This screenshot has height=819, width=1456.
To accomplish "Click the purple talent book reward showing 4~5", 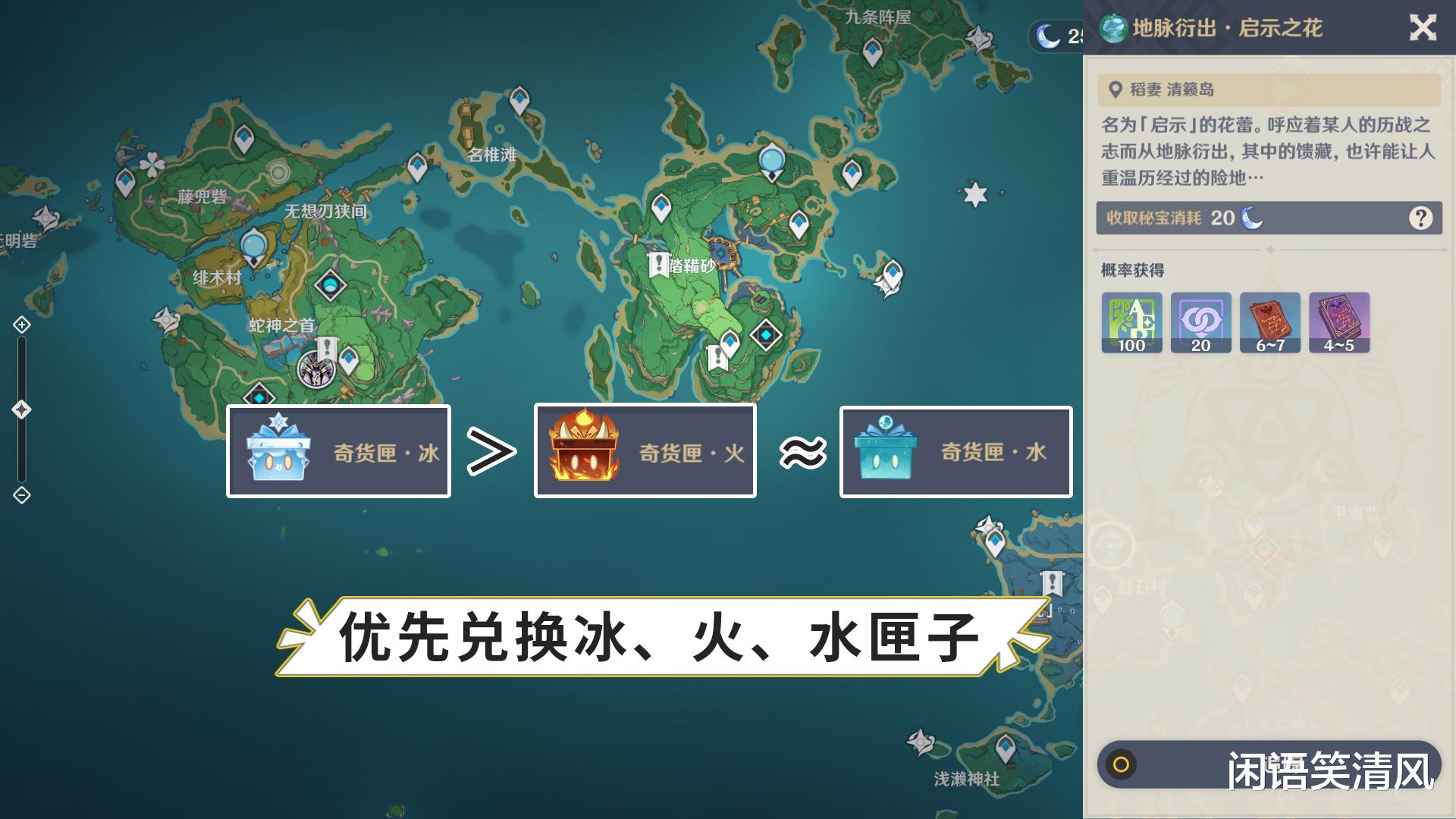I will coord(1340,322).
